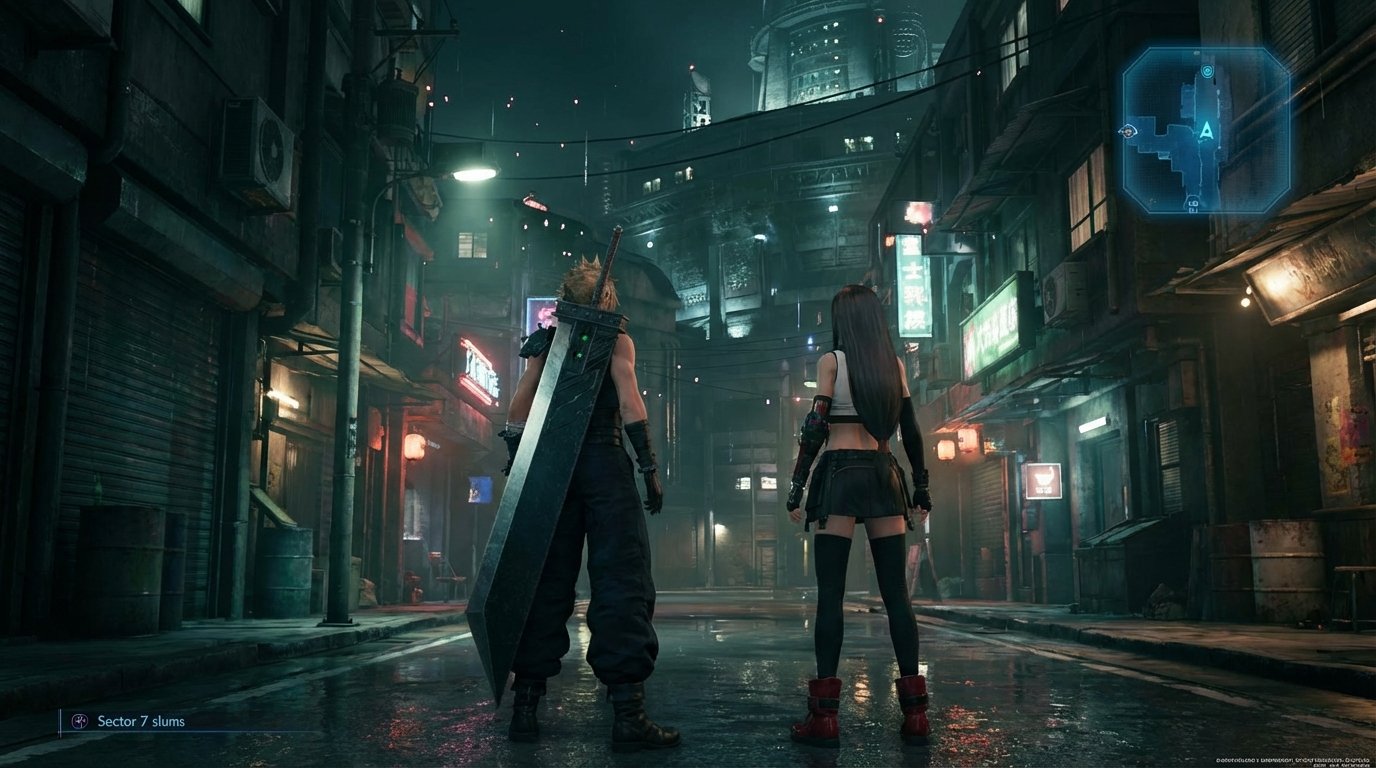Click the white noodle-bowl shop sign
The width and height of the screenshot is (1376, 768).
pos(1044,480)
